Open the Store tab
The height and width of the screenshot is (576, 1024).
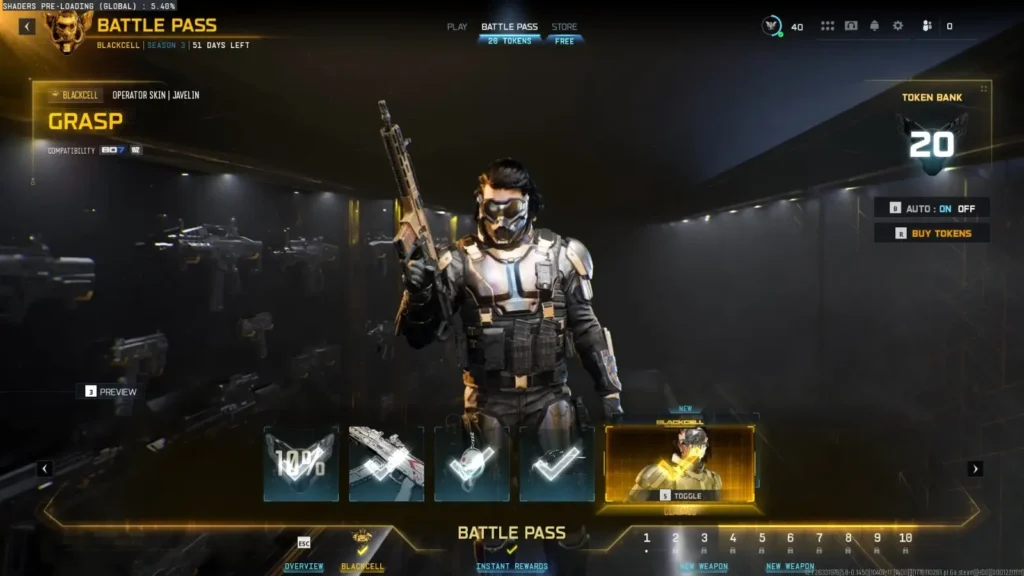coord(564,27)
